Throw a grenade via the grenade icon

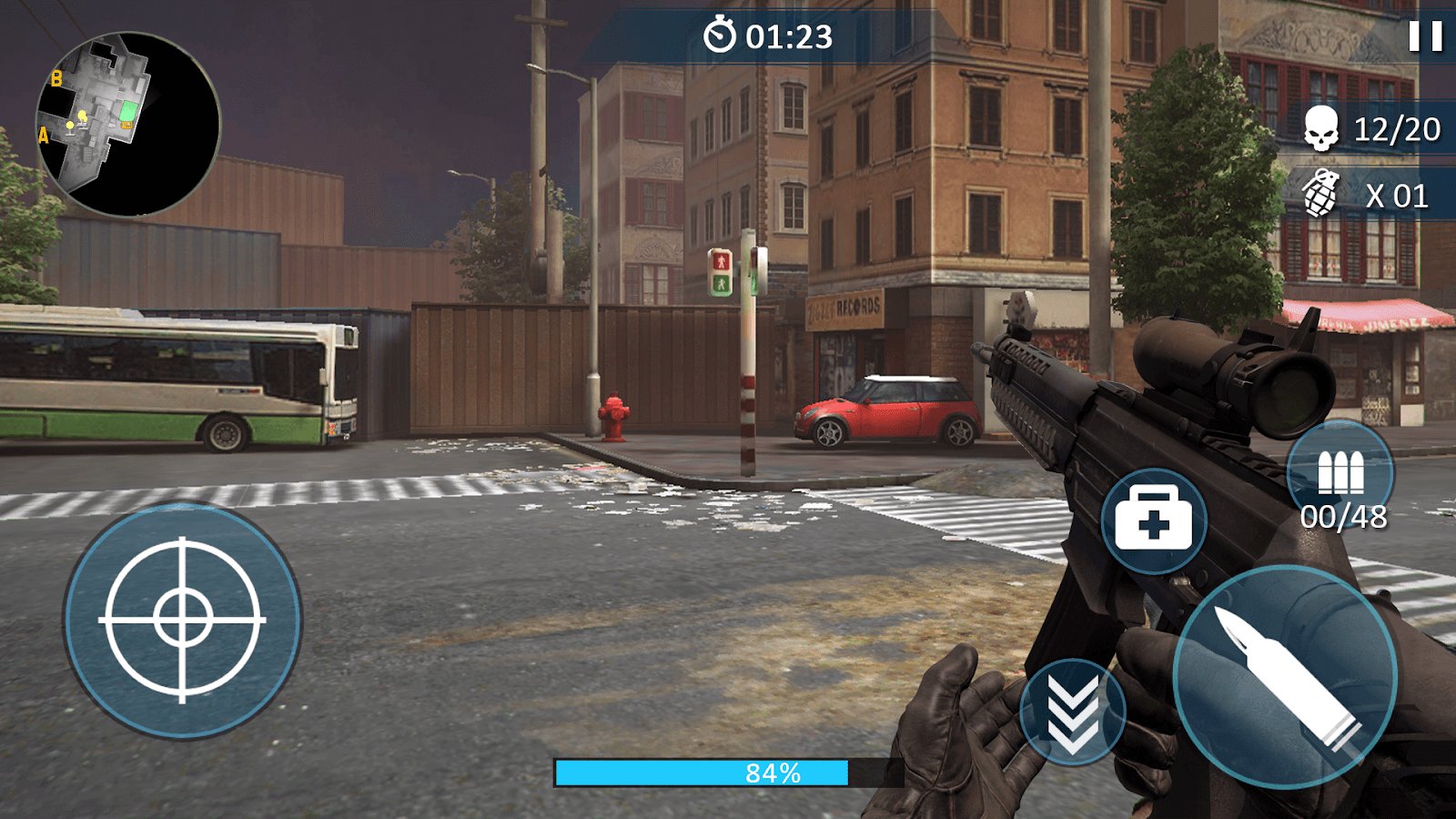pos(1321,194)
